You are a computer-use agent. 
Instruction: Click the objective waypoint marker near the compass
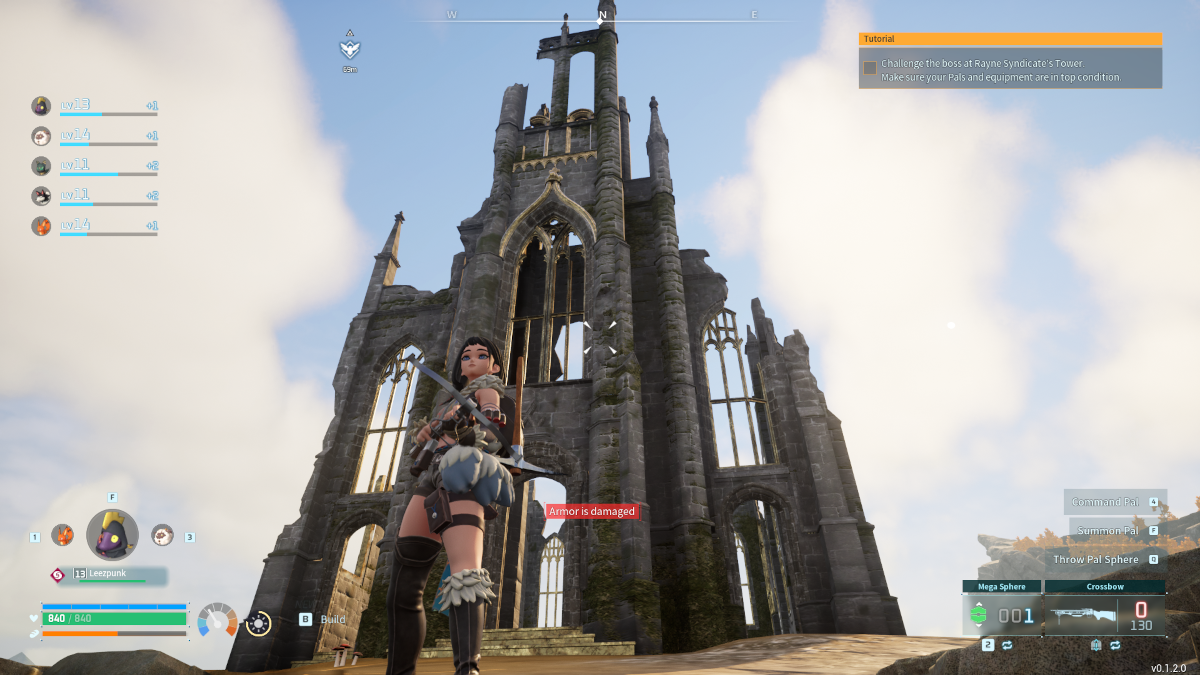349,49
